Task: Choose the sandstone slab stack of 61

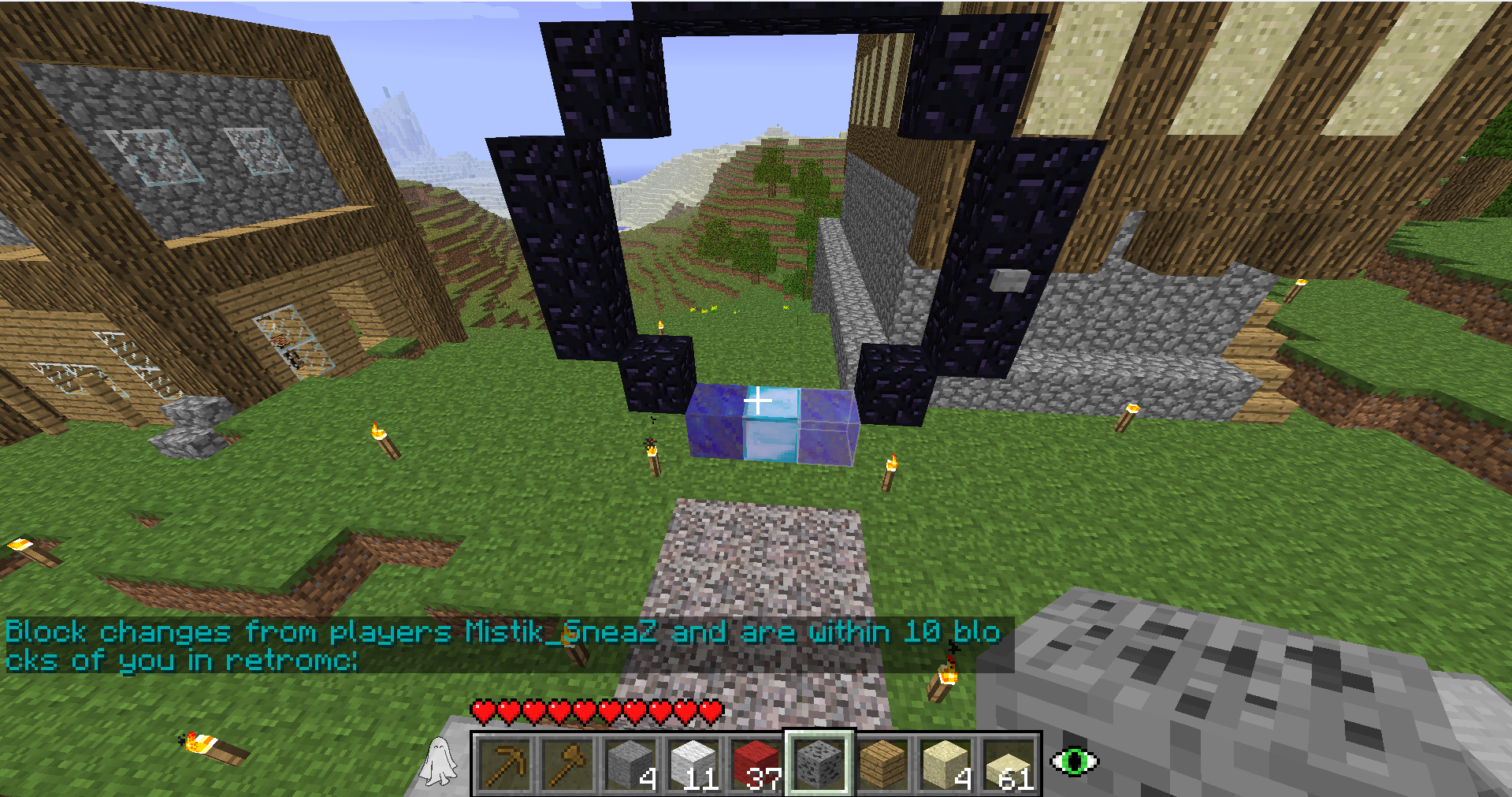Action: (x=1009, y=763)
